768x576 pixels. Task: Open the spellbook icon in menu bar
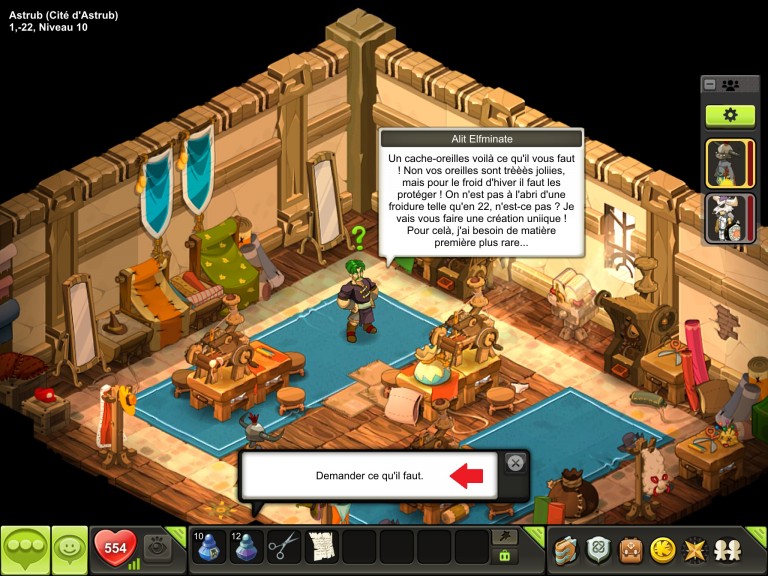(568, 549)
